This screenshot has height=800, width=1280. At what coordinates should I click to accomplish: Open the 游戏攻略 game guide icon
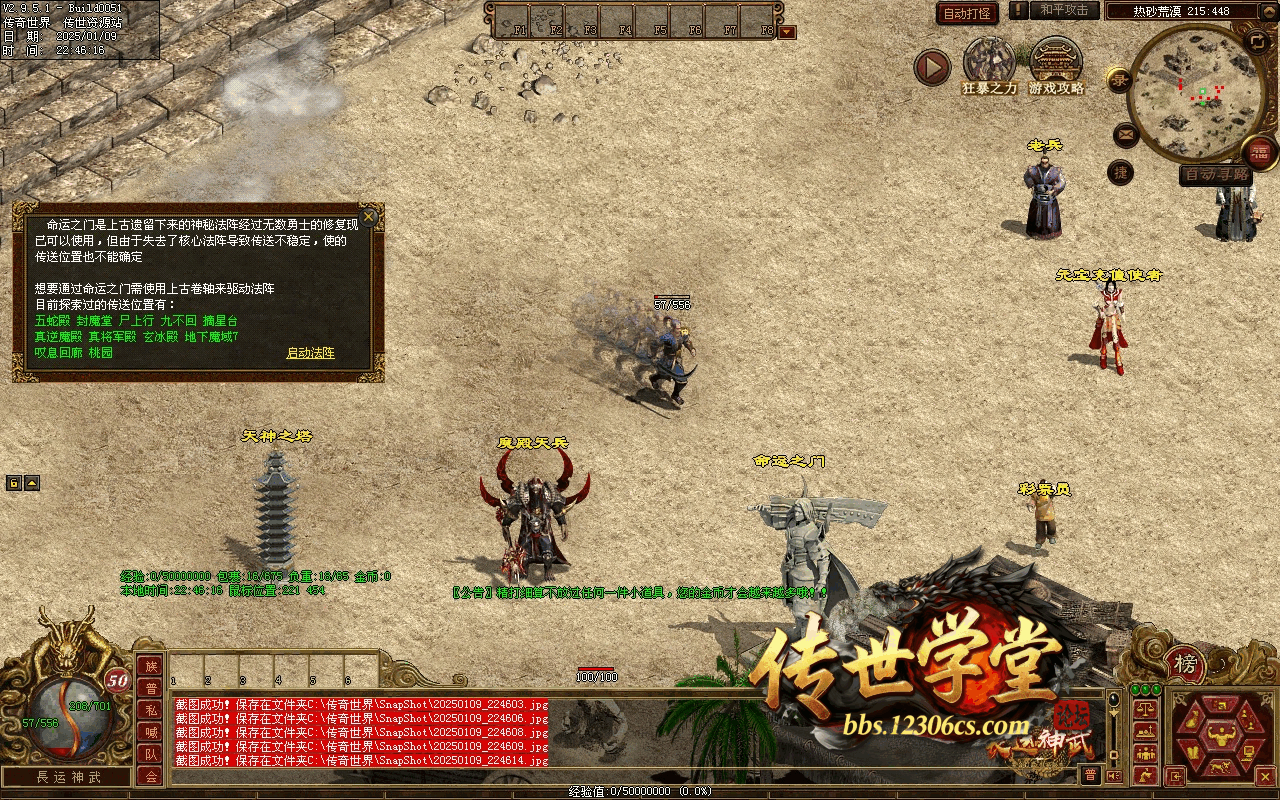point(1056,62)
